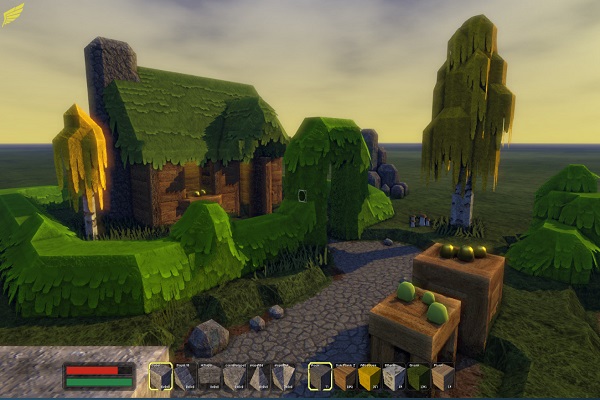
Task: Pick the light tan plank block slot
Action: click(443, 376)
